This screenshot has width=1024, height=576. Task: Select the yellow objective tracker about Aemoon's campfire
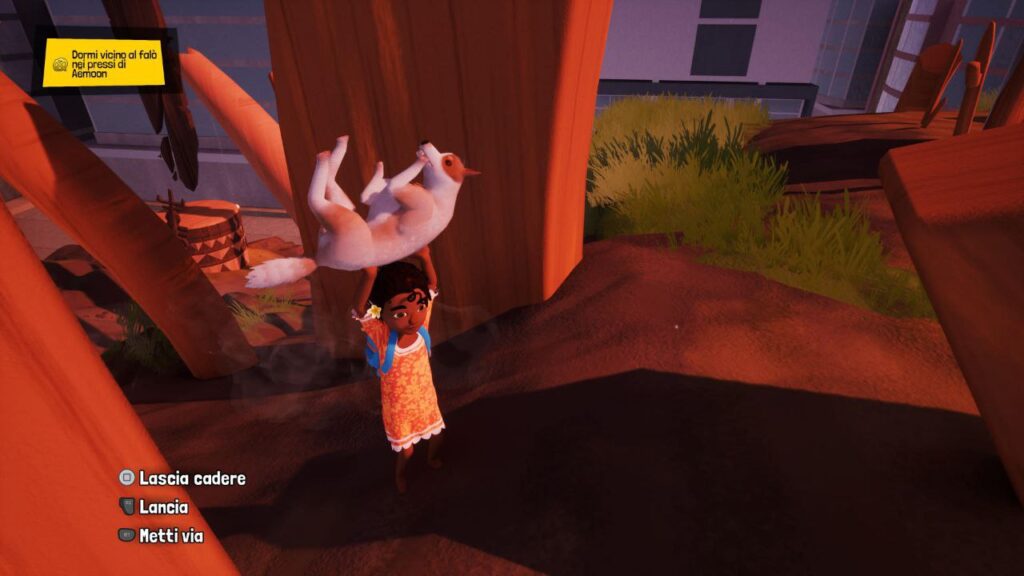point(104,63)
